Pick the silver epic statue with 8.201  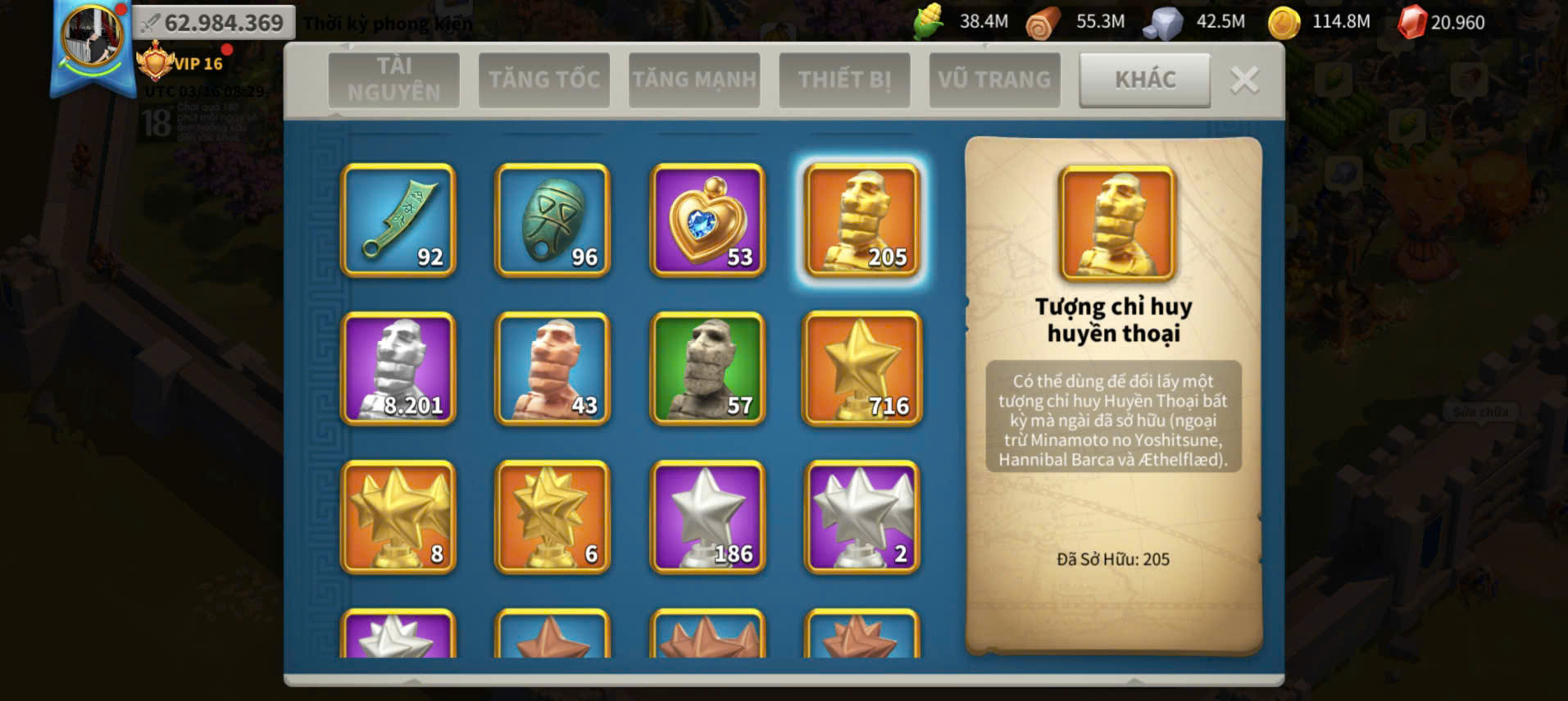click(x=398, y=369)
